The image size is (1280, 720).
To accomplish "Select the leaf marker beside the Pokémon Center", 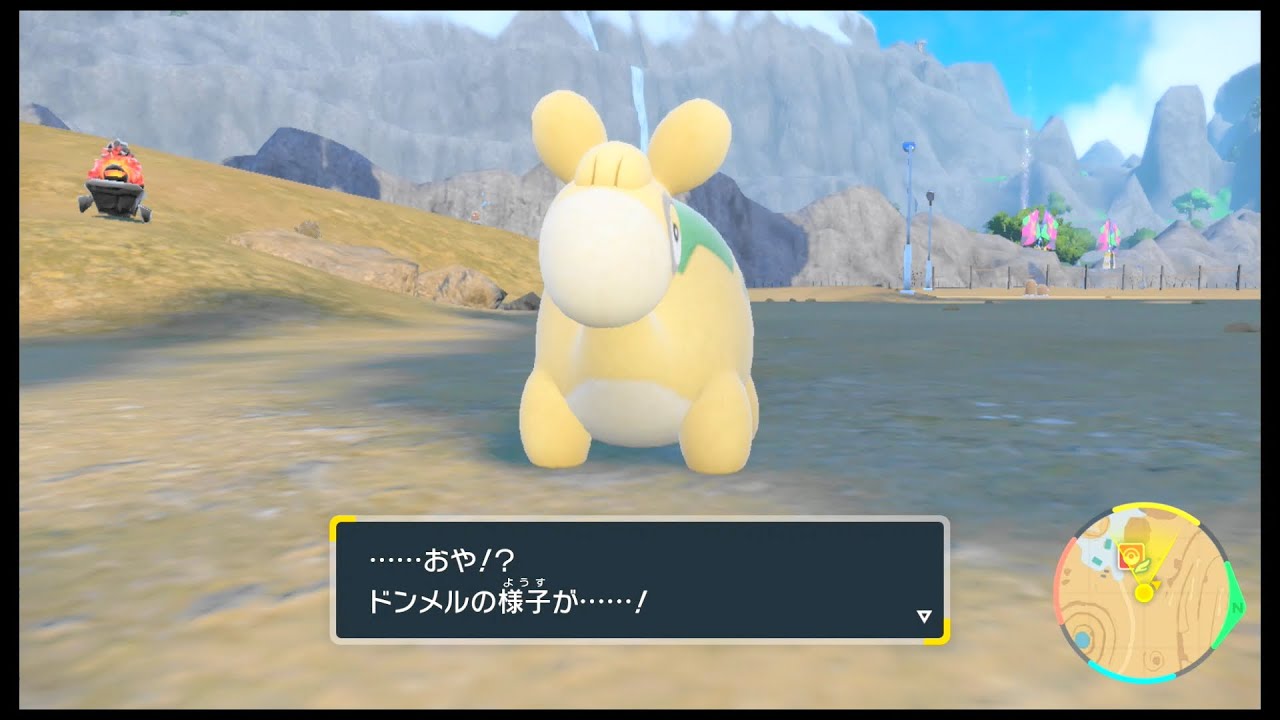I will (1143, 566).
